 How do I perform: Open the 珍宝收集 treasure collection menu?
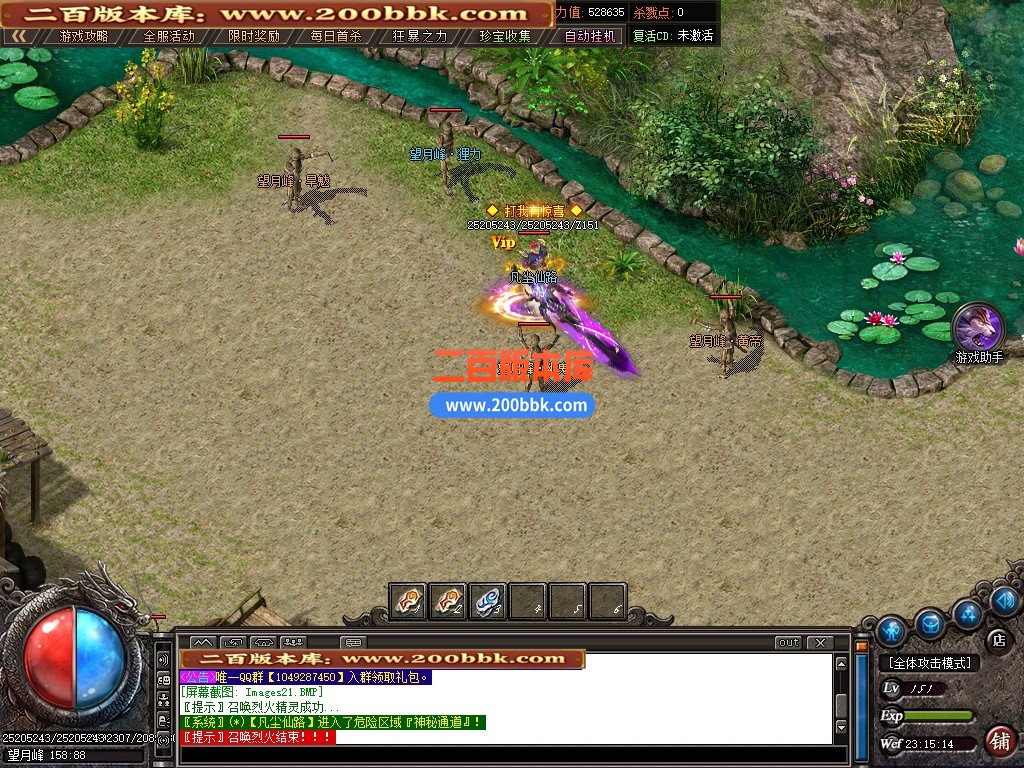505,36
